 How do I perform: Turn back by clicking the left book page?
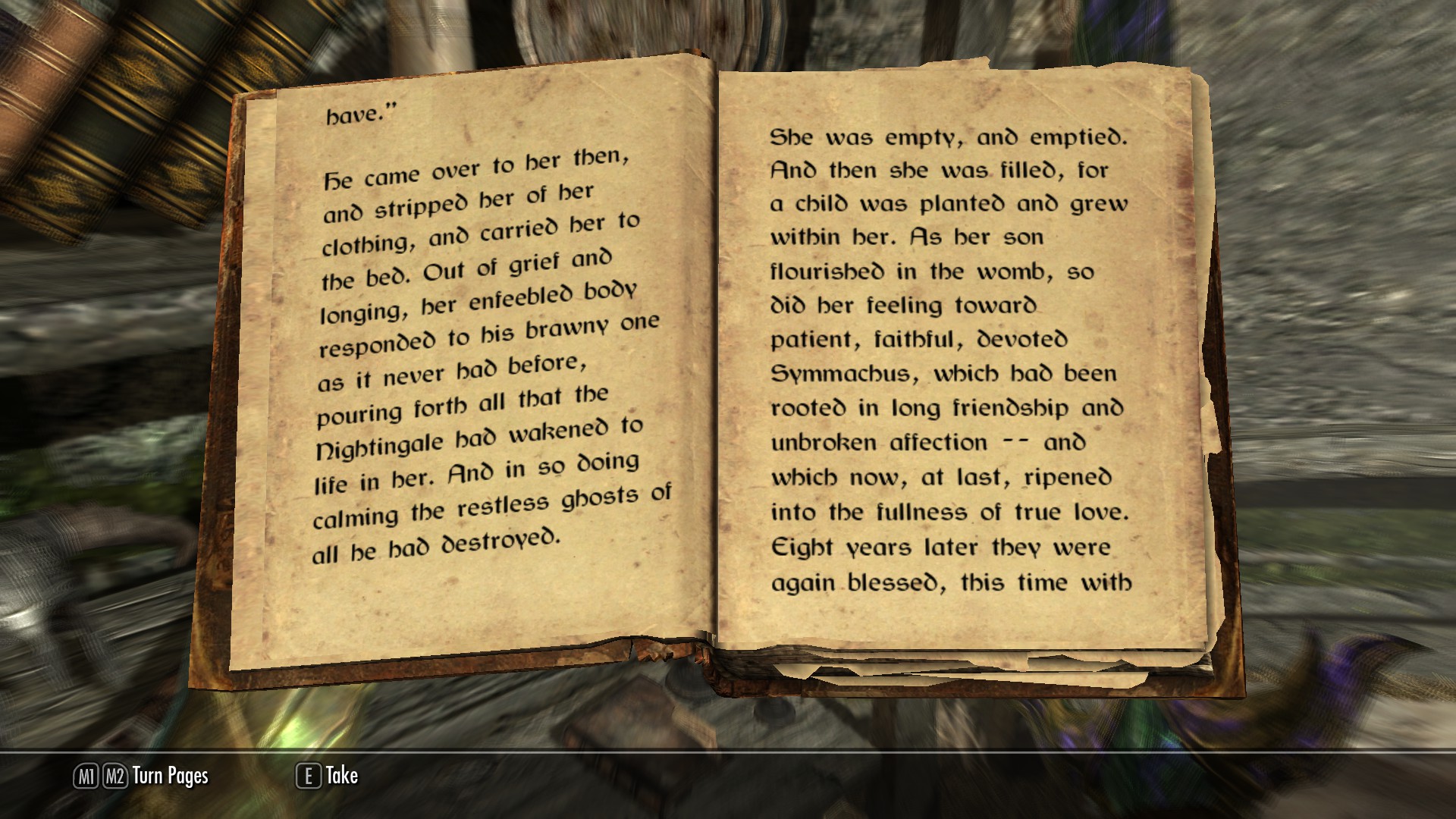pyautogui.click(x=478, y=364)
